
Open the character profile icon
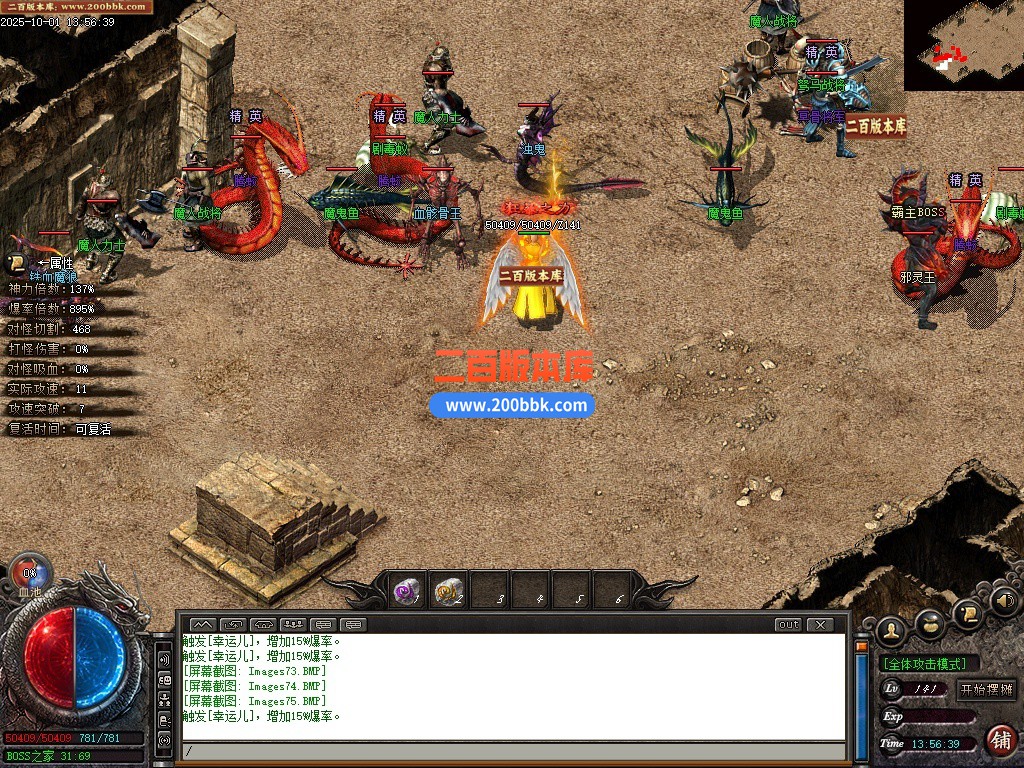pos(890,630)
